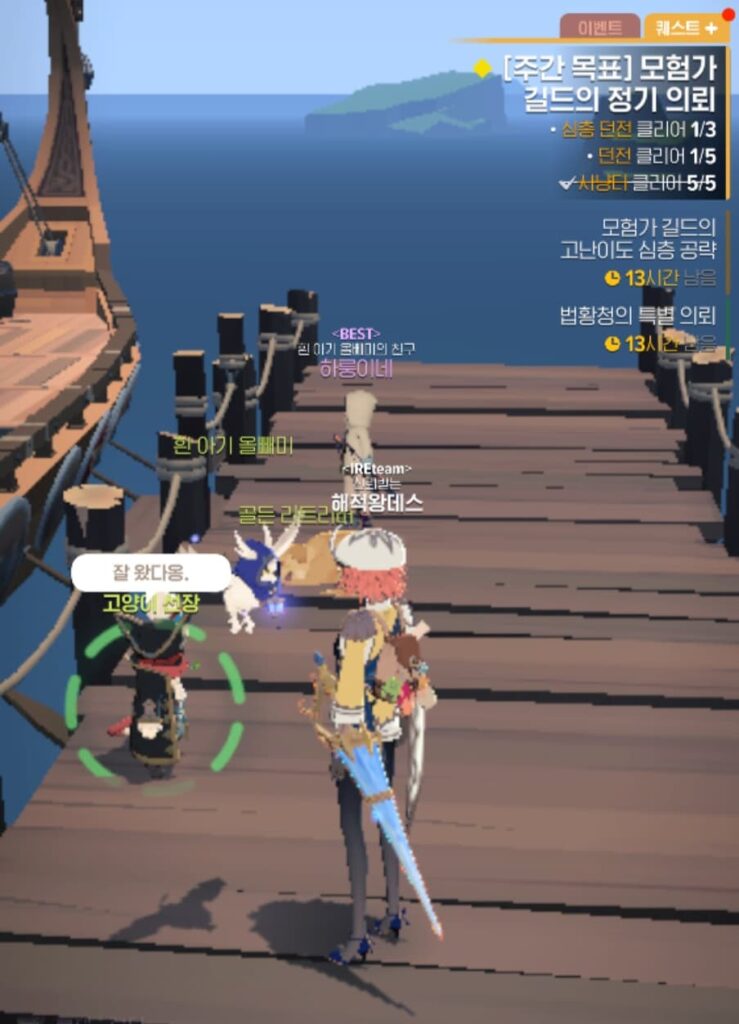Open the 퀘스트 + tab

pos(684,27)
